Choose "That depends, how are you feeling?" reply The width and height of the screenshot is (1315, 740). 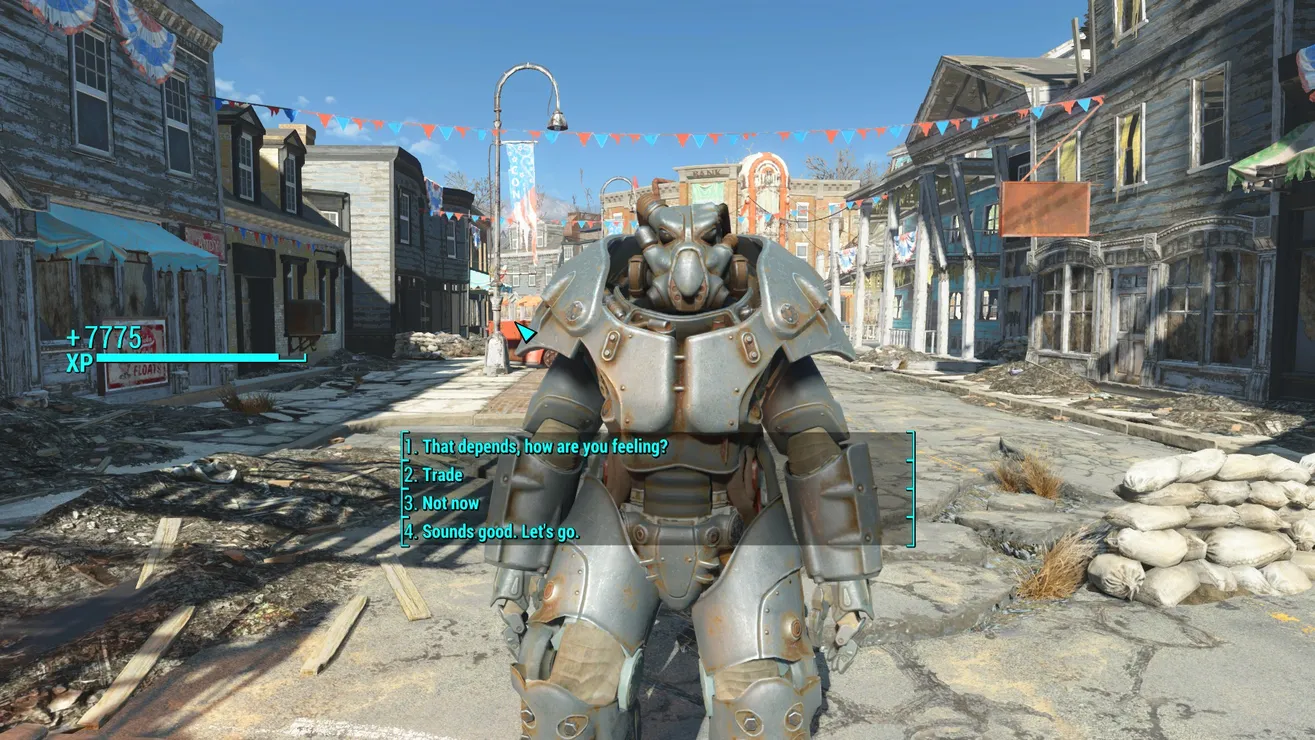[x=544, y=446]
